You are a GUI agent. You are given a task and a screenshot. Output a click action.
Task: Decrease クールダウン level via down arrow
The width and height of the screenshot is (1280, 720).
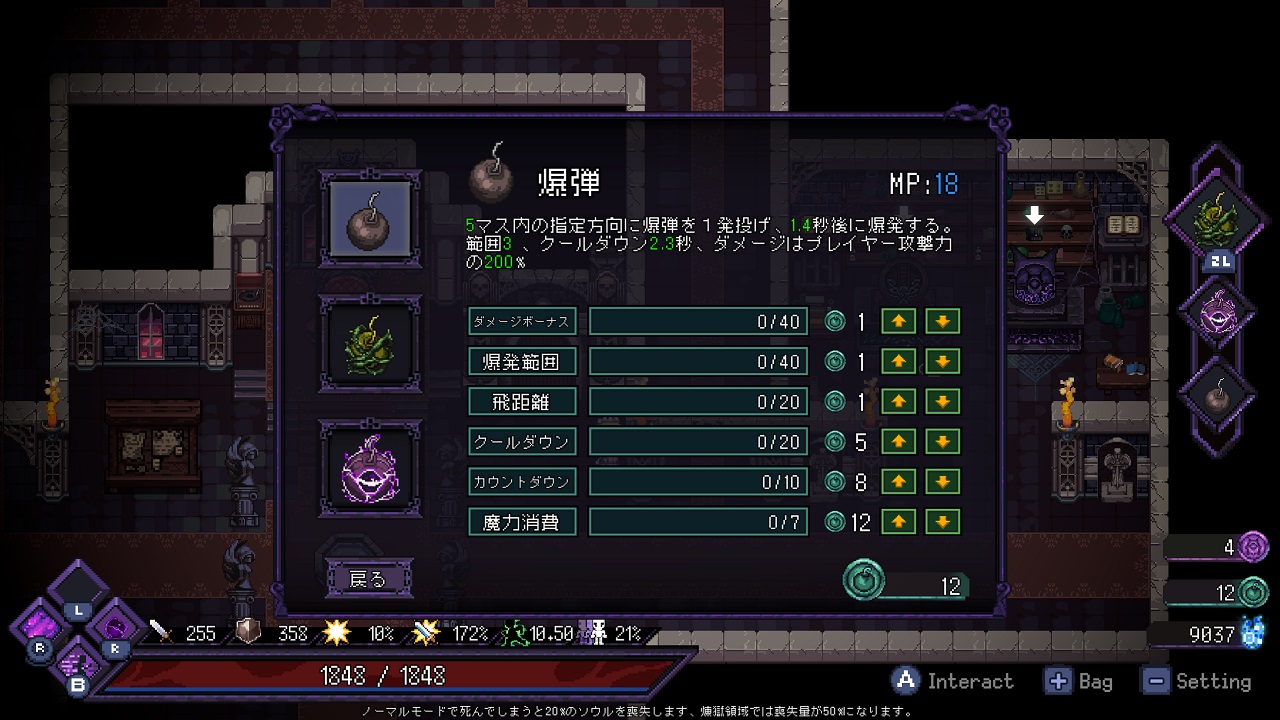click(942, 441)
